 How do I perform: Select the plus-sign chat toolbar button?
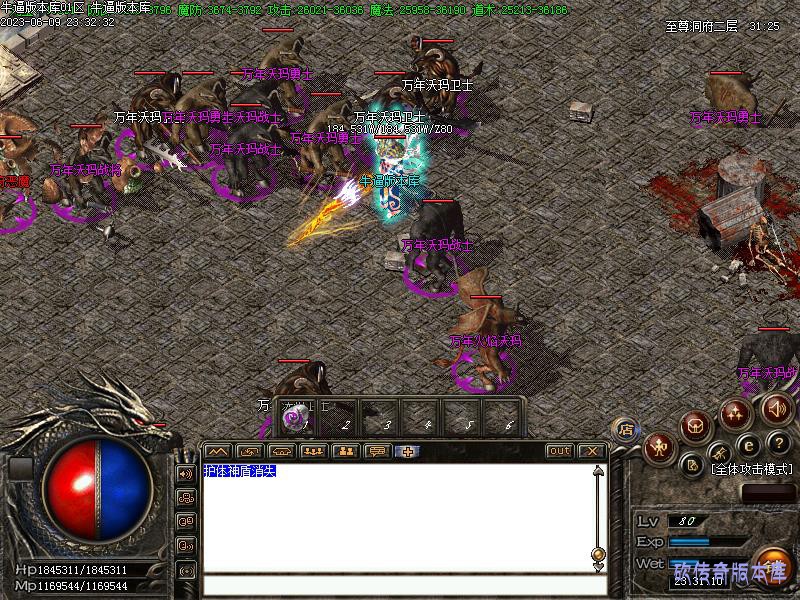[409, 451]
